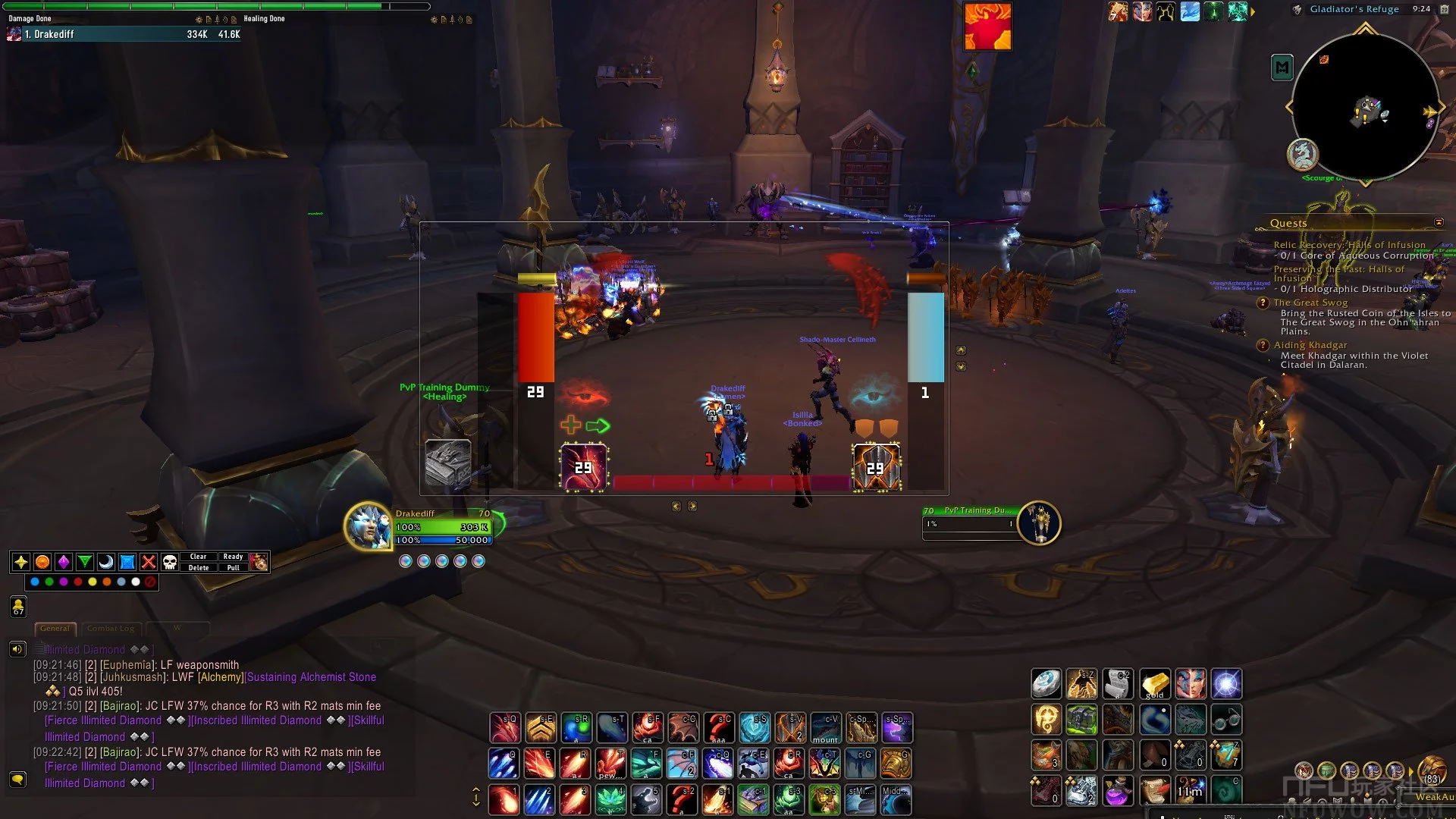
Task: Choose the red X raid marker
Action: point(149,562)
